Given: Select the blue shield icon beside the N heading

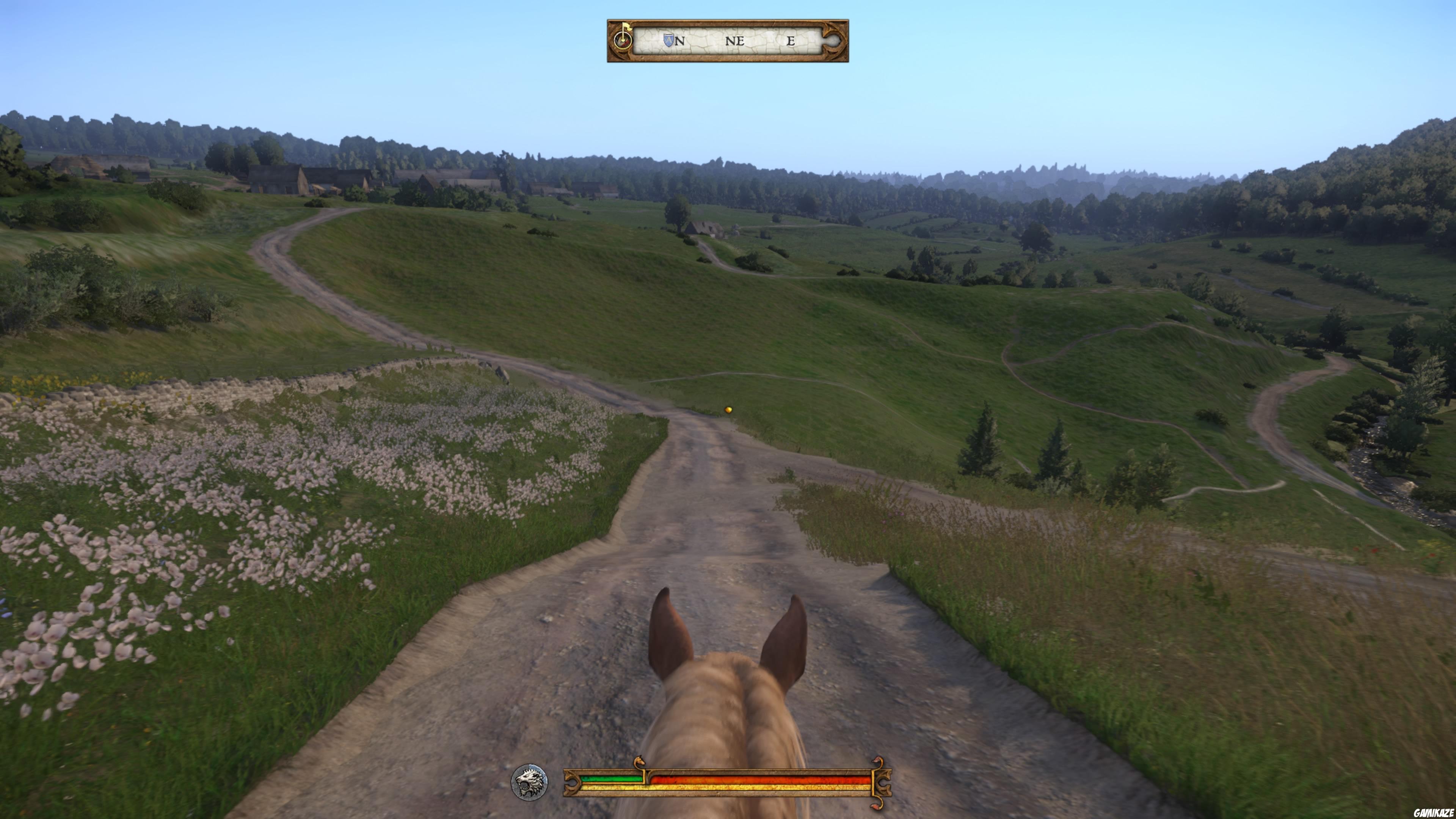Looking at the screenshot, I should tap(668, 40).
